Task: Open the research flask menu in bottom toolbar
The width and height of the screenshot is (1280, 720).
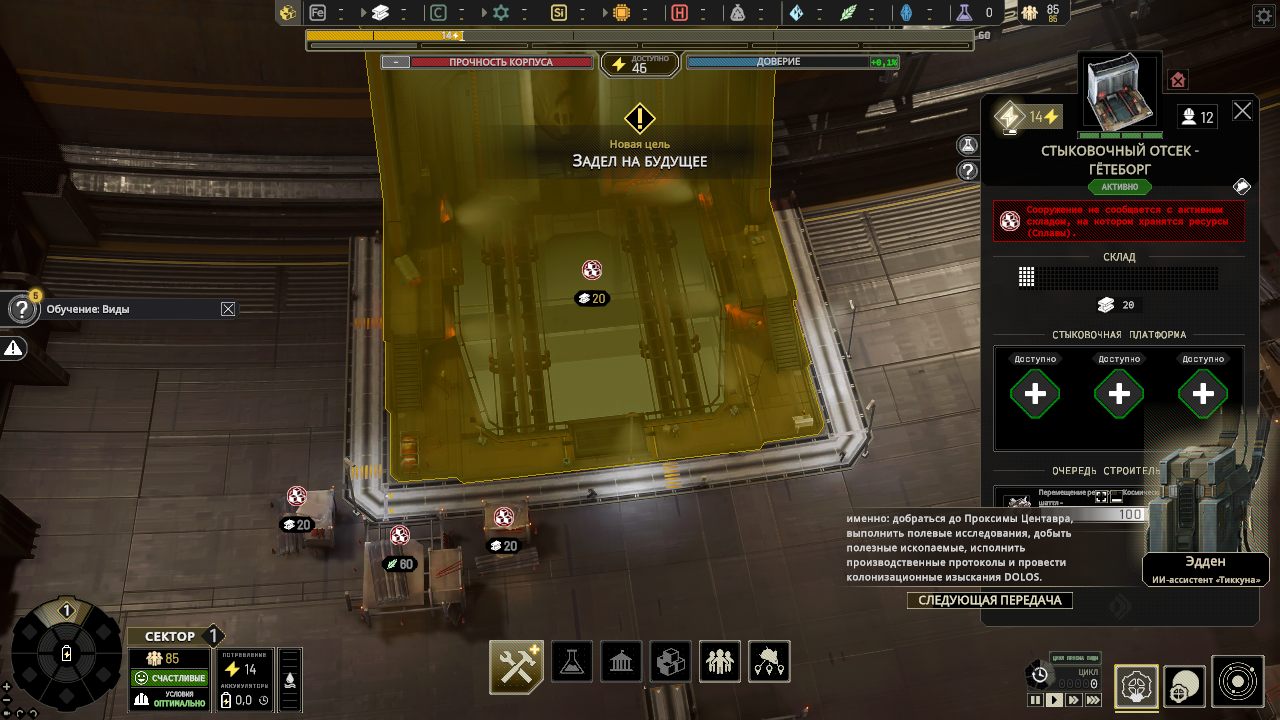Action: point(573,662)
